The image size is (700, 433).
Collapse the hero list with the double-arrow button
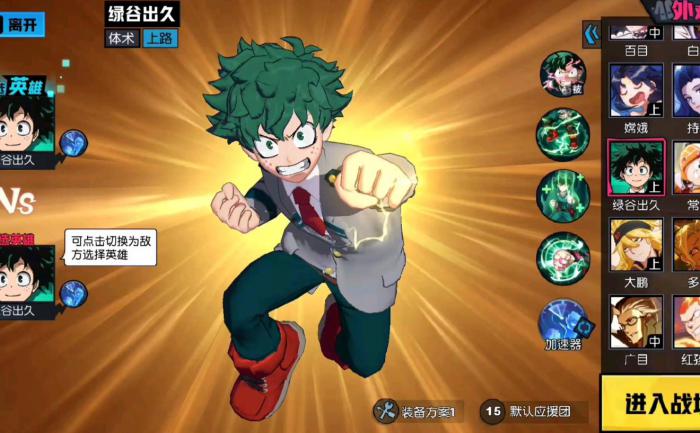591,36
